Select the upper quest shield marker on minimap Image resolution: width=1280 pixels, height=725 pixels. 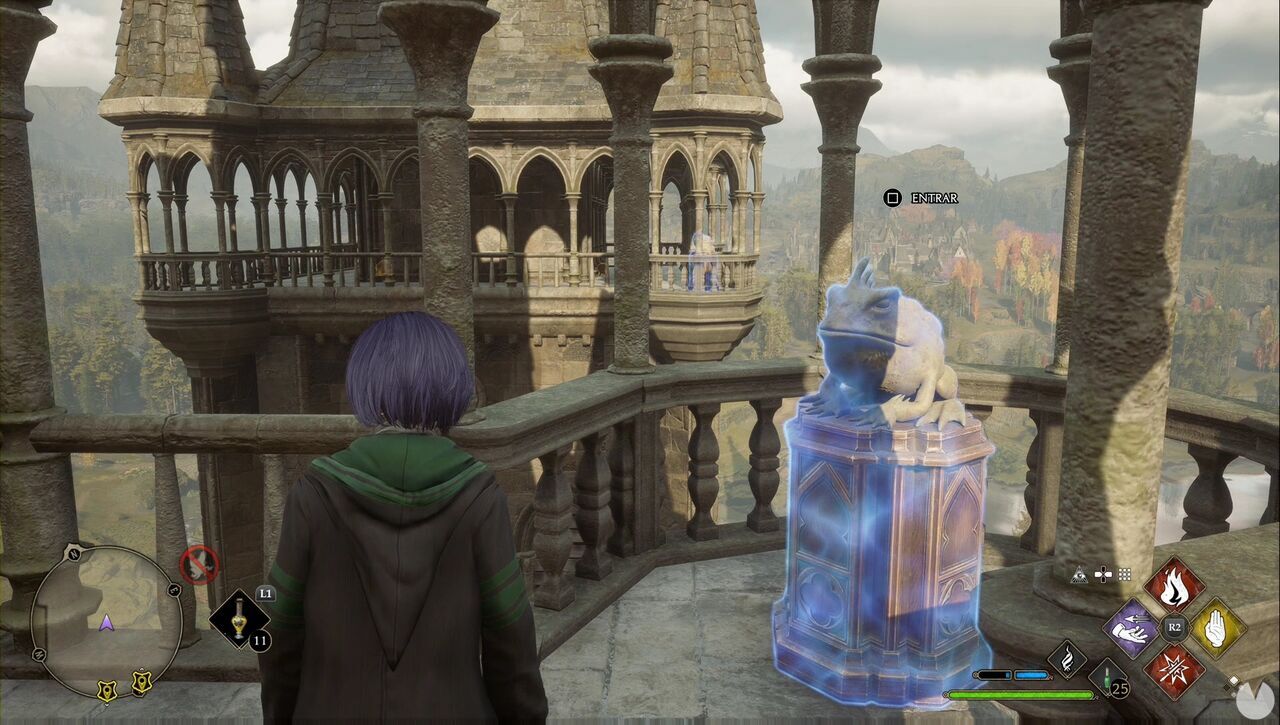(x=142, y=683)
